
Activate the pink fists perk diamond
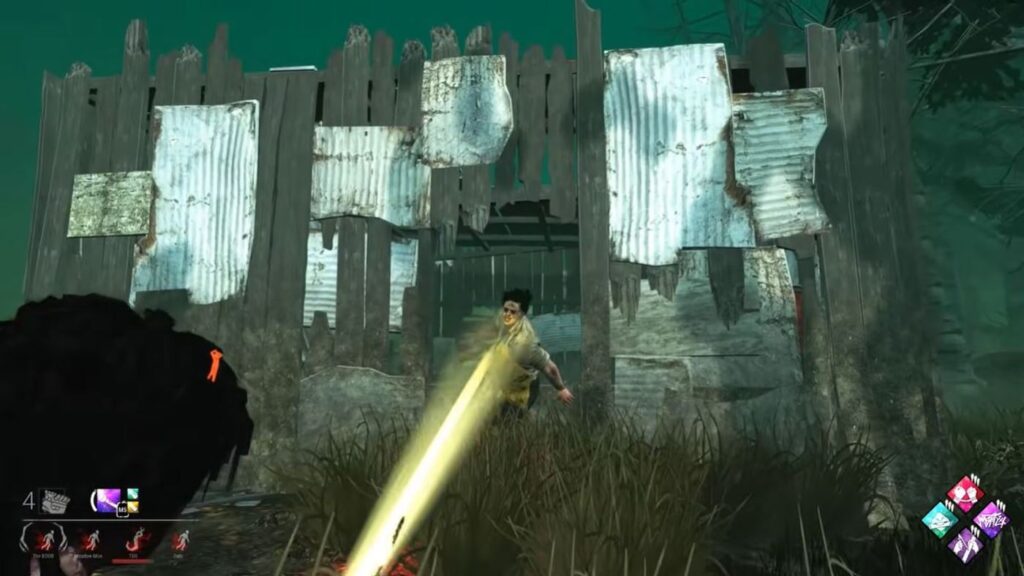click(964, 493)
